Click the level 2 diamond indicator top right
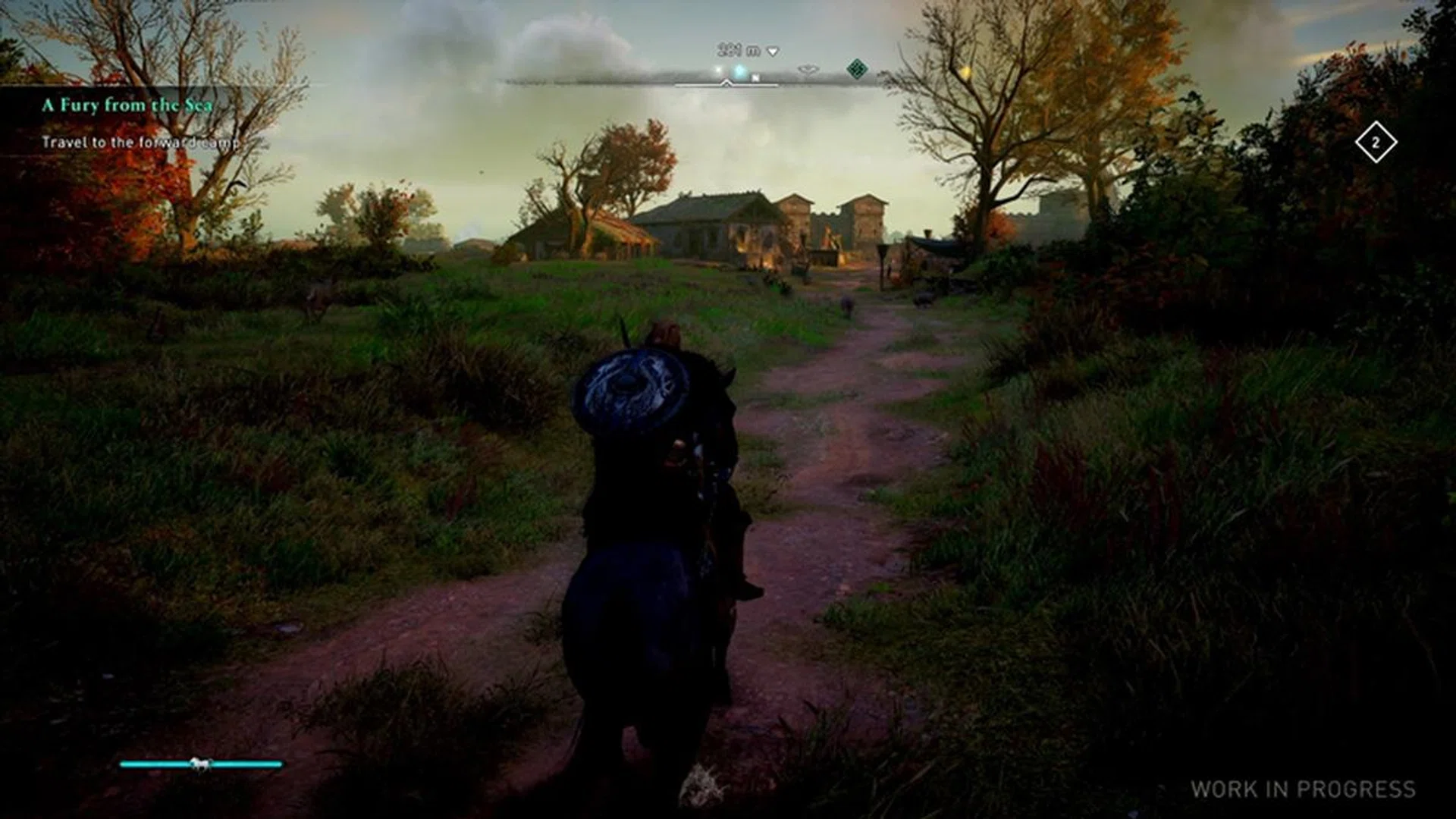 1376,140
